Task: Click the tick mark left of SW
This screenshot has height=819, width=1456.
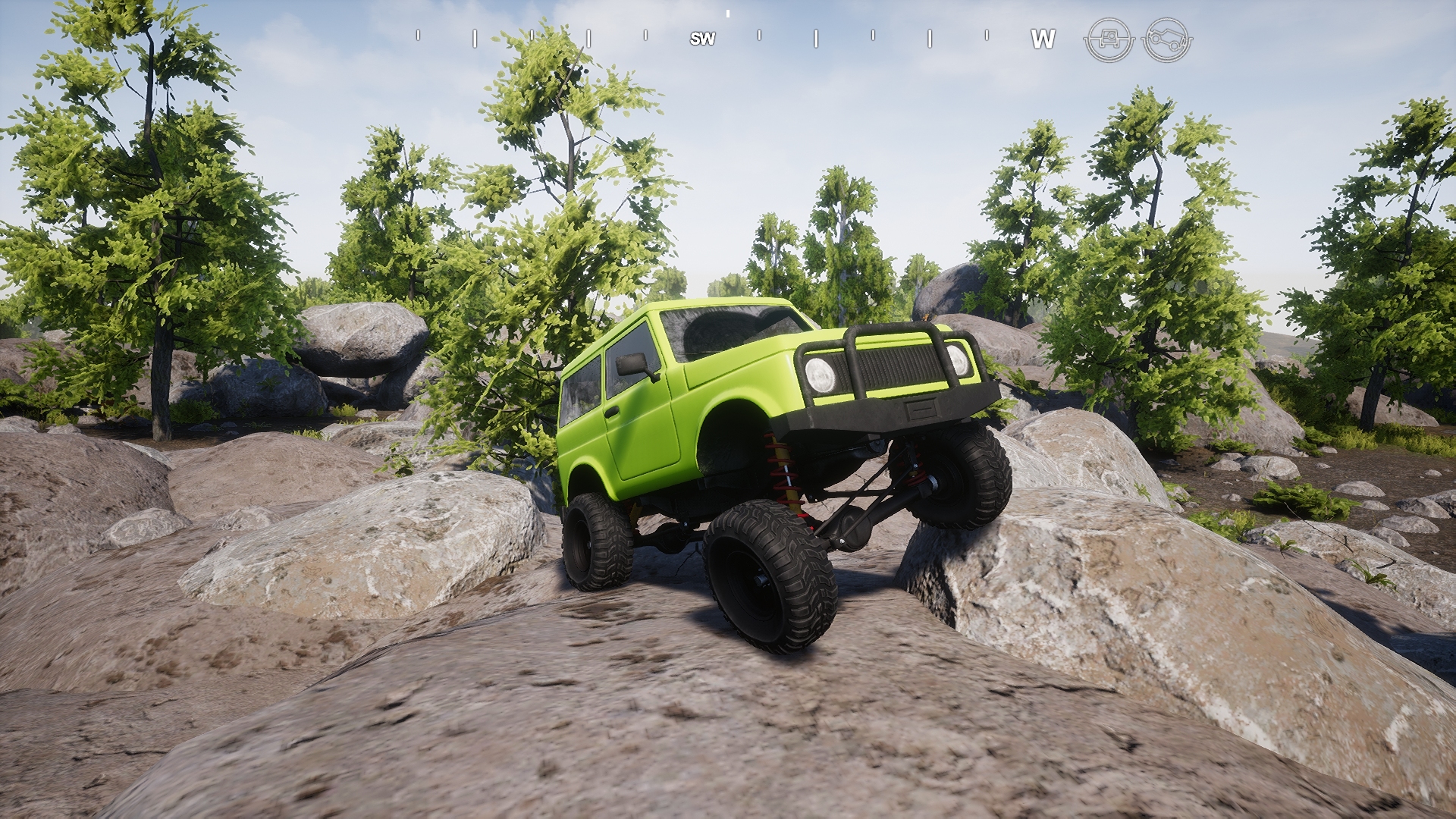Action: pyautogui.click(x=645, y=35)
